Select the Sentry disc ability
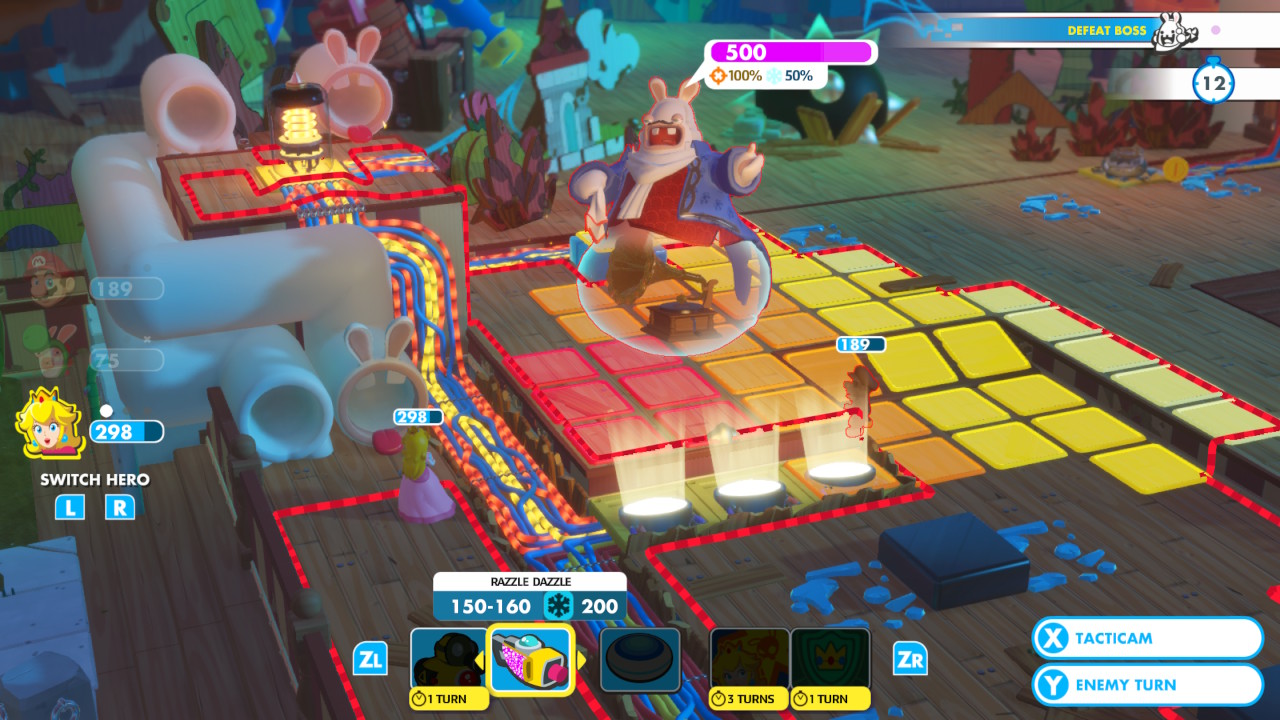This screenshot has height=720, width=1280. (x=640, y=657)
